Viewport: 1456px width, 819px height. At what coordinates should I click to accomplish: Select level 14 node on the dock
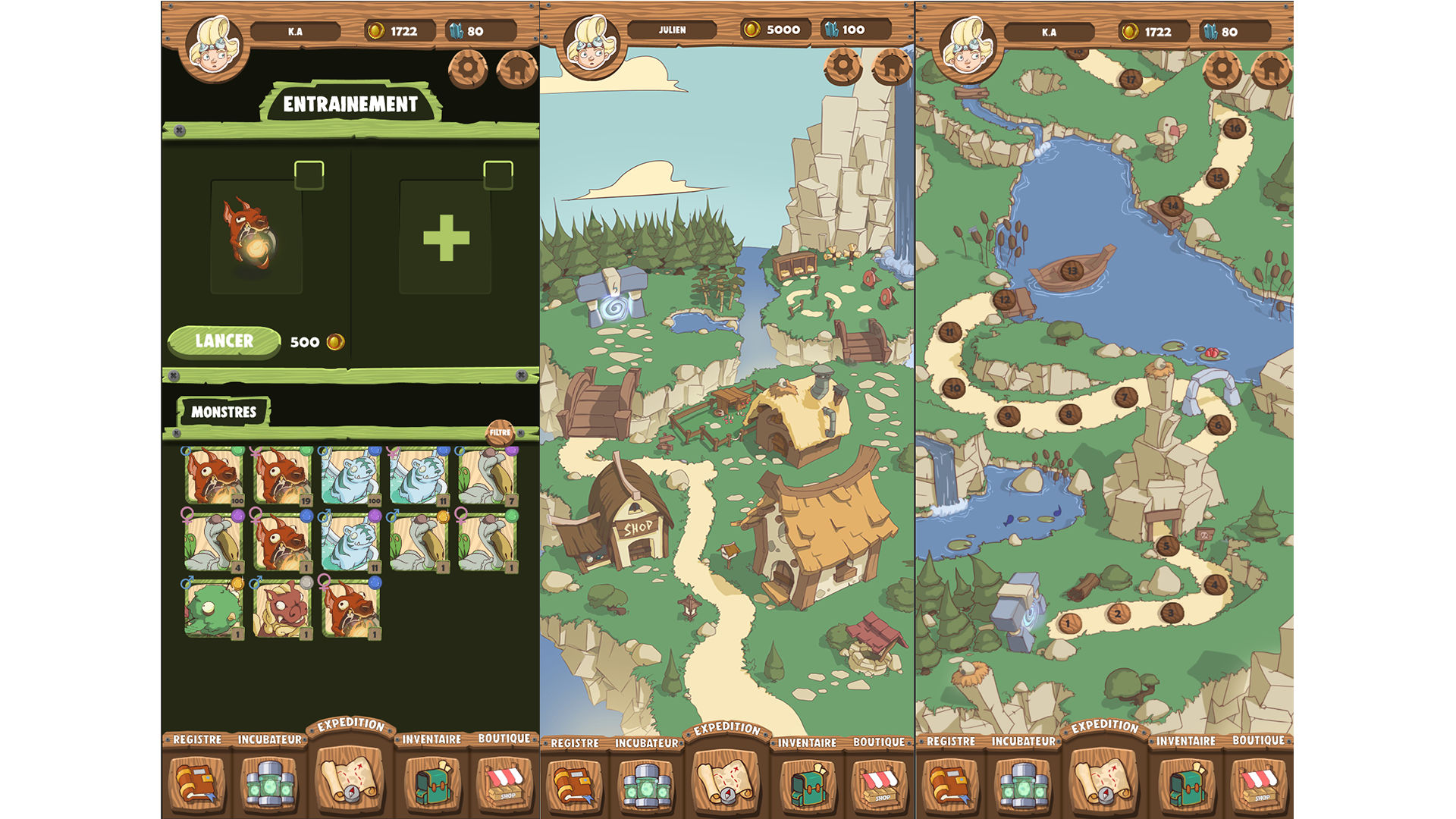[x=1172, y=206]
